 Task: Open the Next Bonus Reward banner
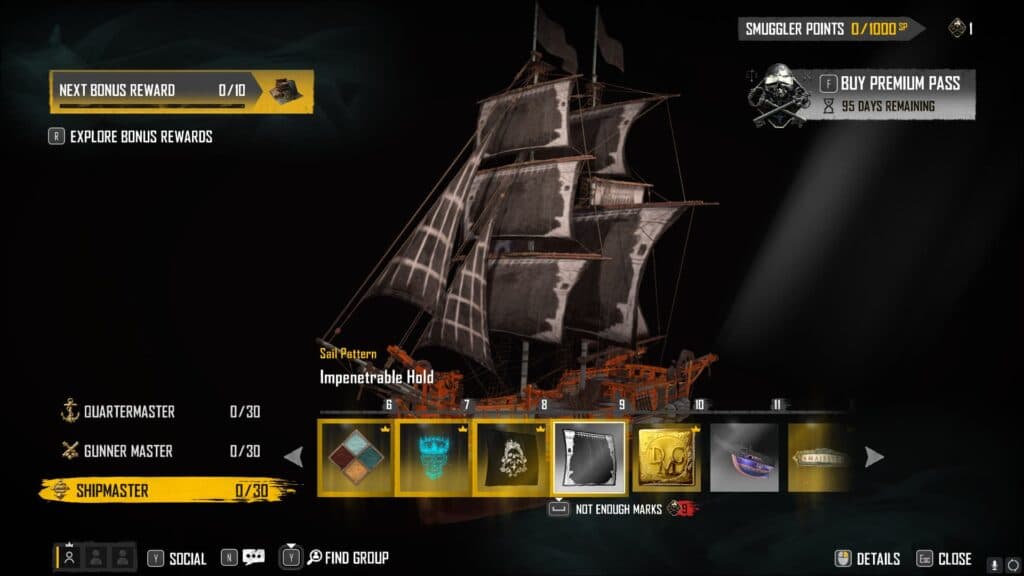[181, 90]
